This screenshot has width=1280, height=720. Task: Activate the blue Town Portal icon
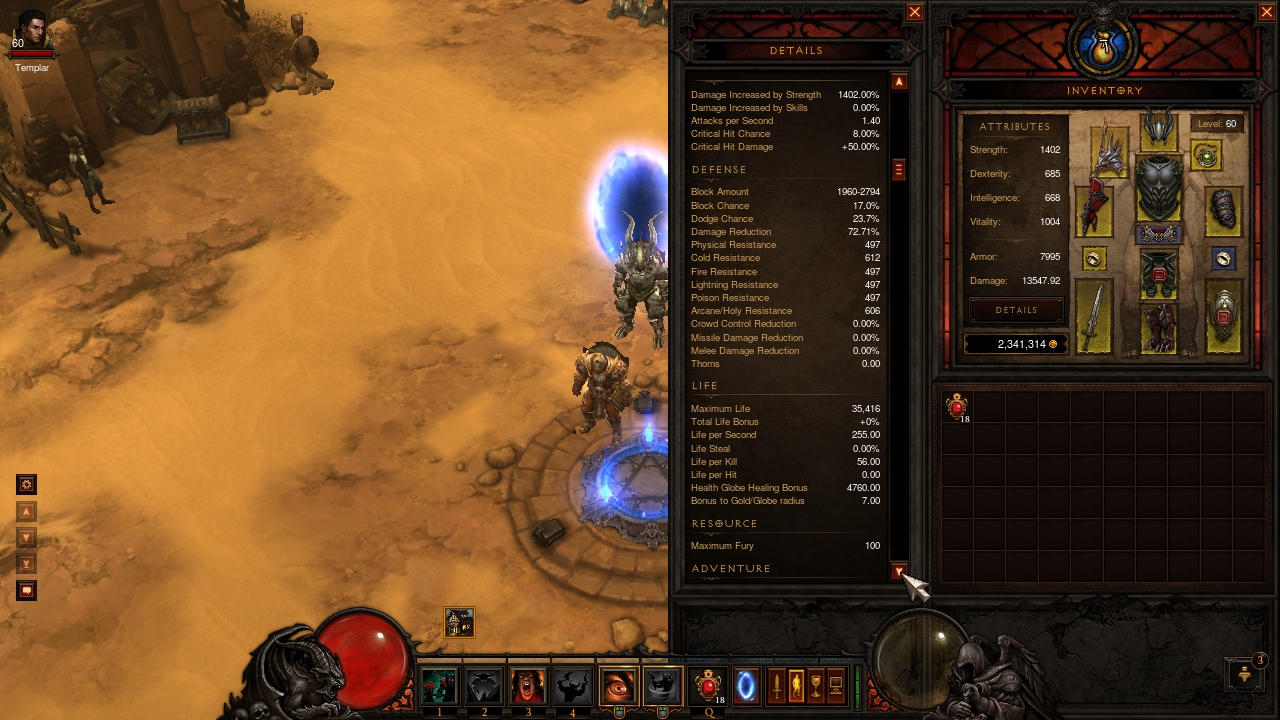pos(746,687)
